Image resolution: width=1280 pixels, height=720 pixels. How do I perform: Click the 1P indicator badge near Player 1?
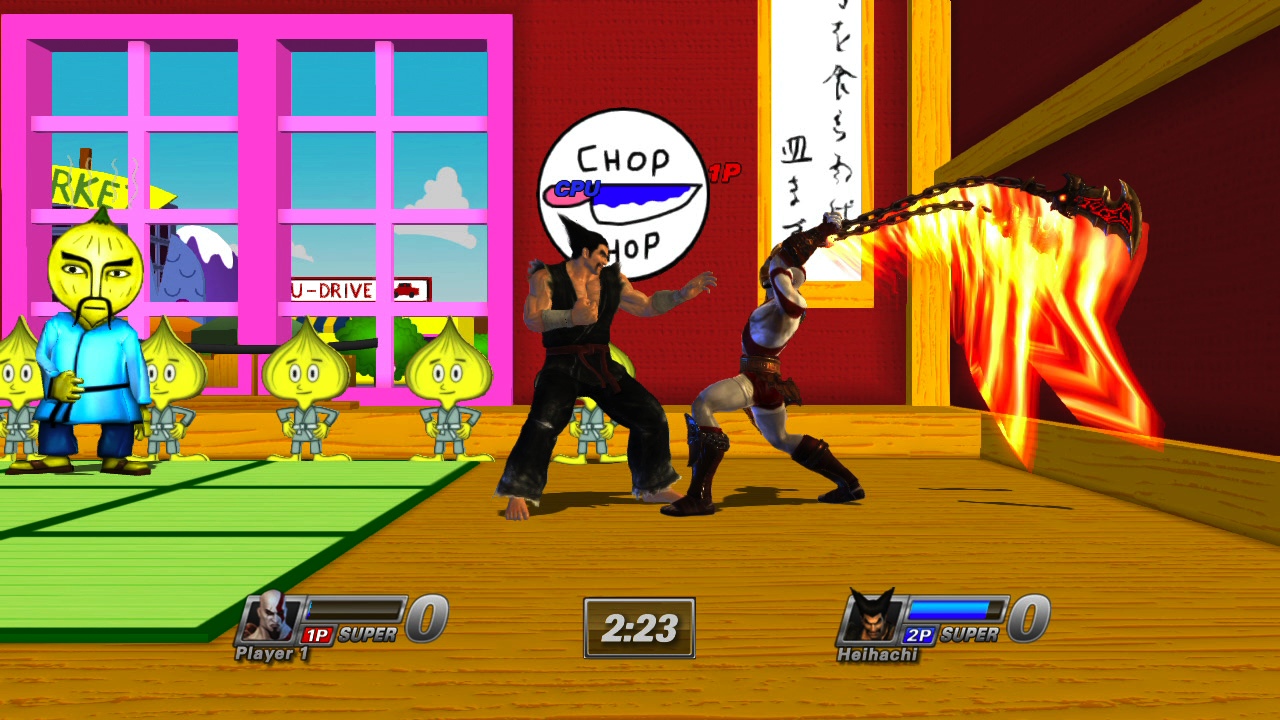(317, 635)
